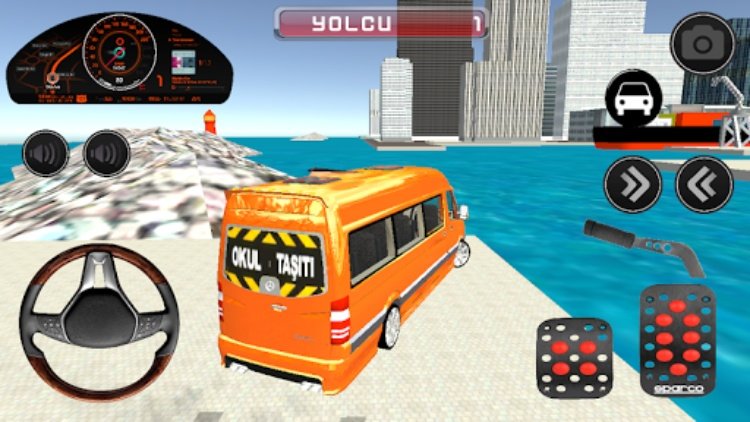Hit the brake pedal

[574, 357]
